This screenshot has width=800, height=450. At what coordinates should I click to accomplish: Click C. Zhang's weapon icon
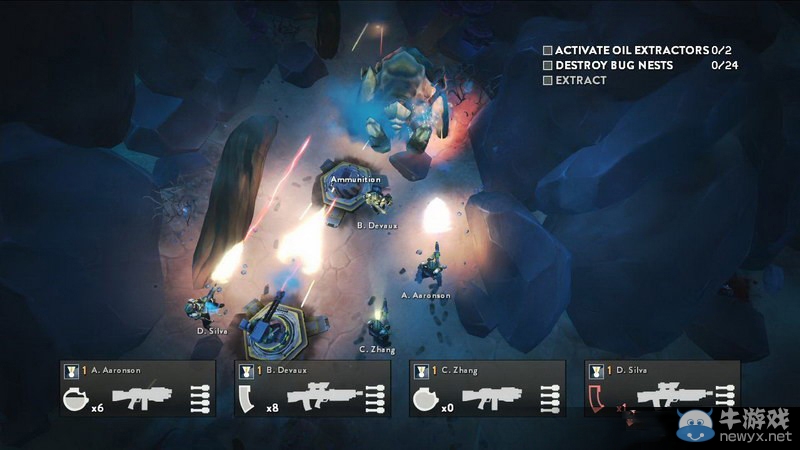(x=492, y=397)
